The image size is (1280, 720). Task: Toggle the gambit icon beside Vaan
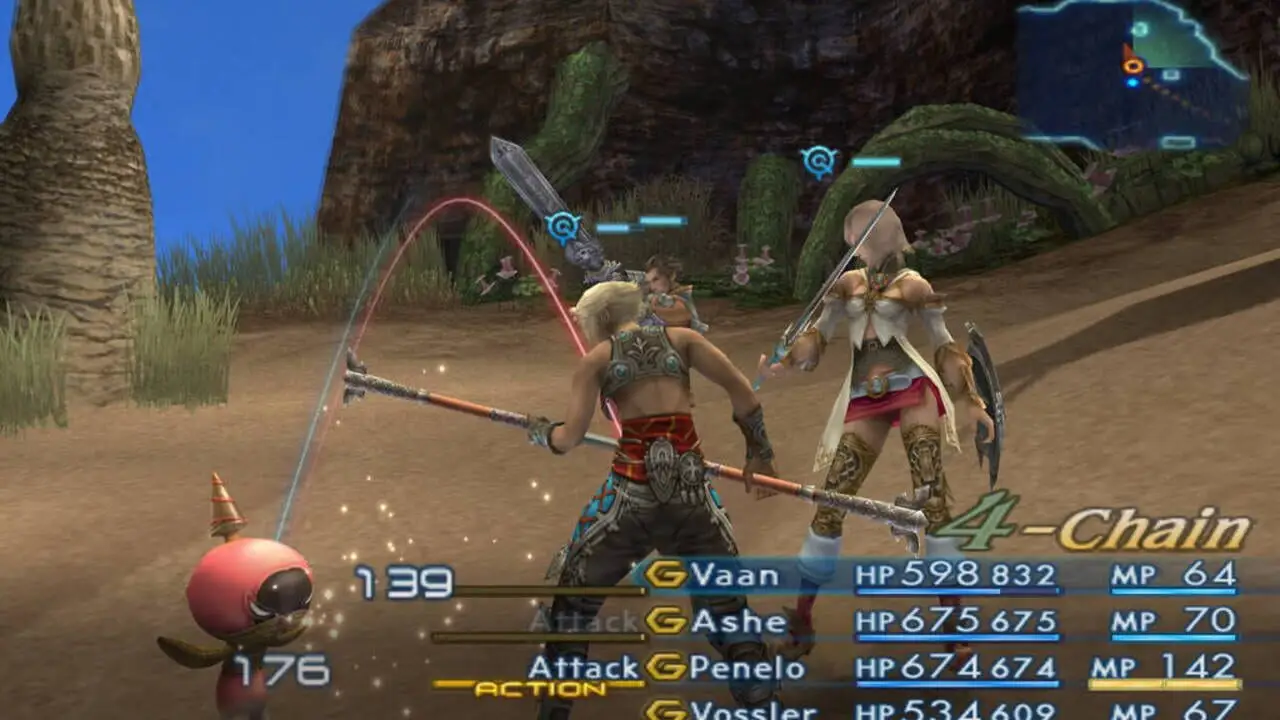click(665, 574)
